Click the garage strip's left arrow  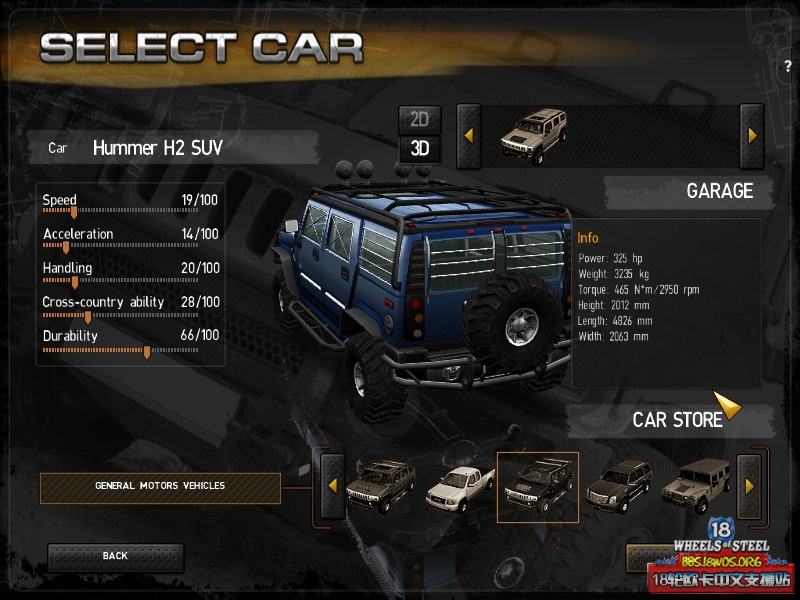(x=468, y=135)
